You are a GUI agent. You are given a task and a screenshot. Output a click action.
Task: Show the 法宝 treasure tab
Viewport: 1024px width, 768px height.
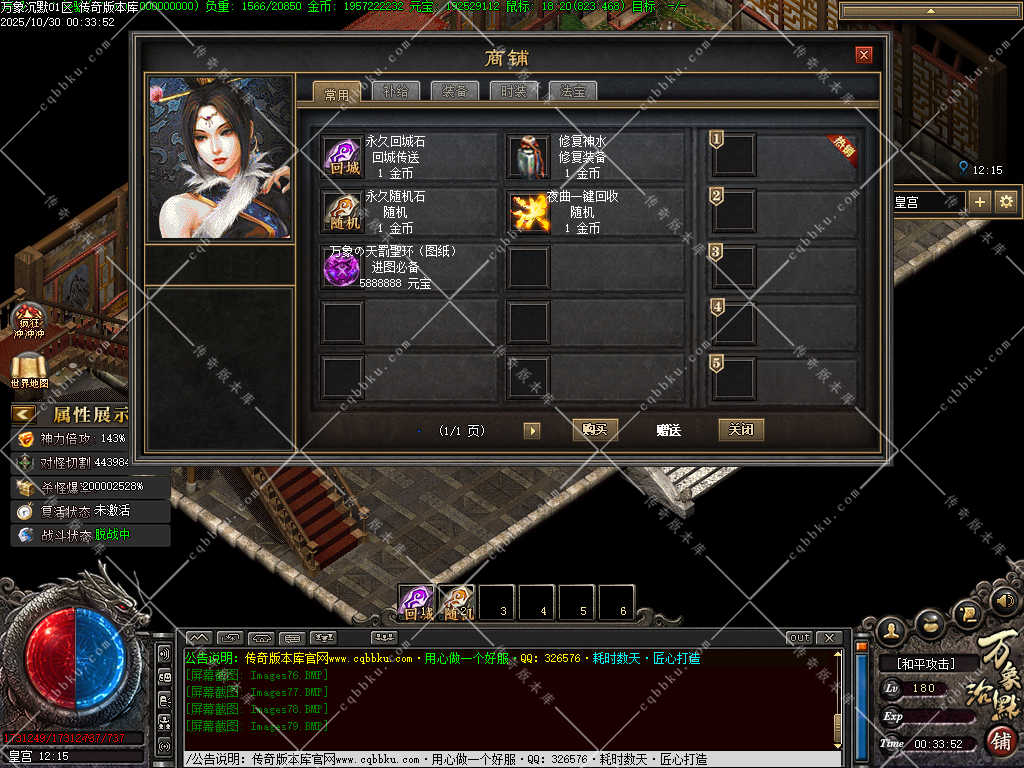[x=573, y=92]
